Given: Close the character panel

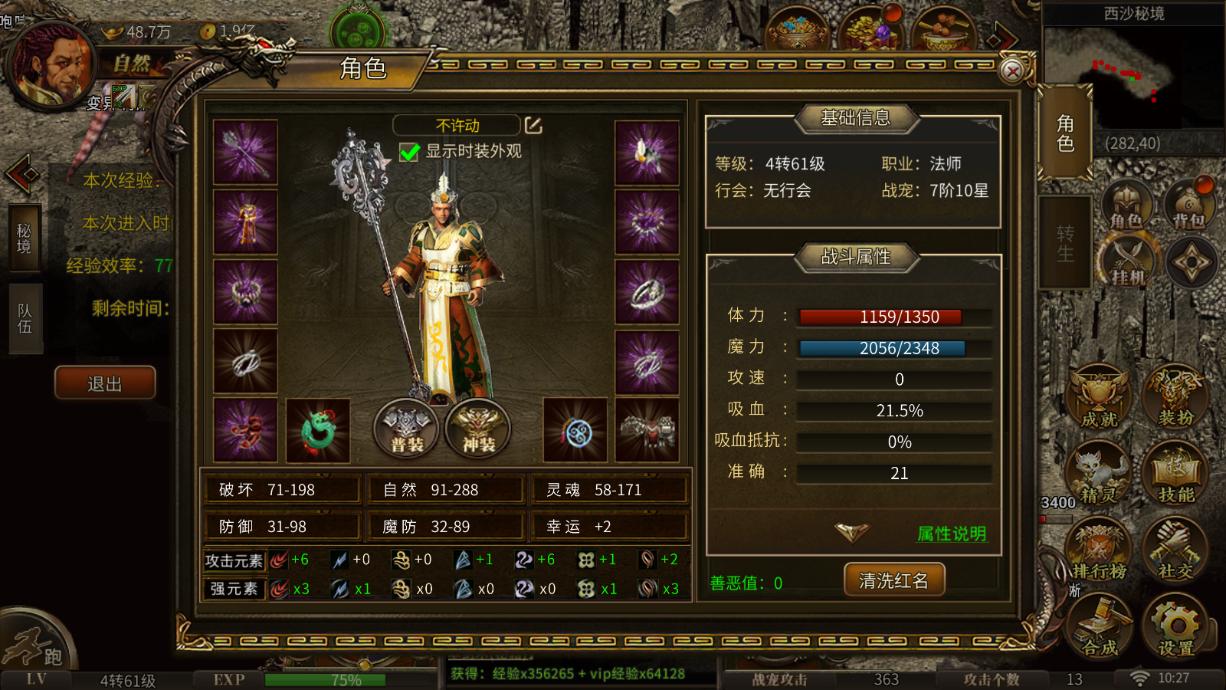Looking at the screenshot, I should point(1012,71).
